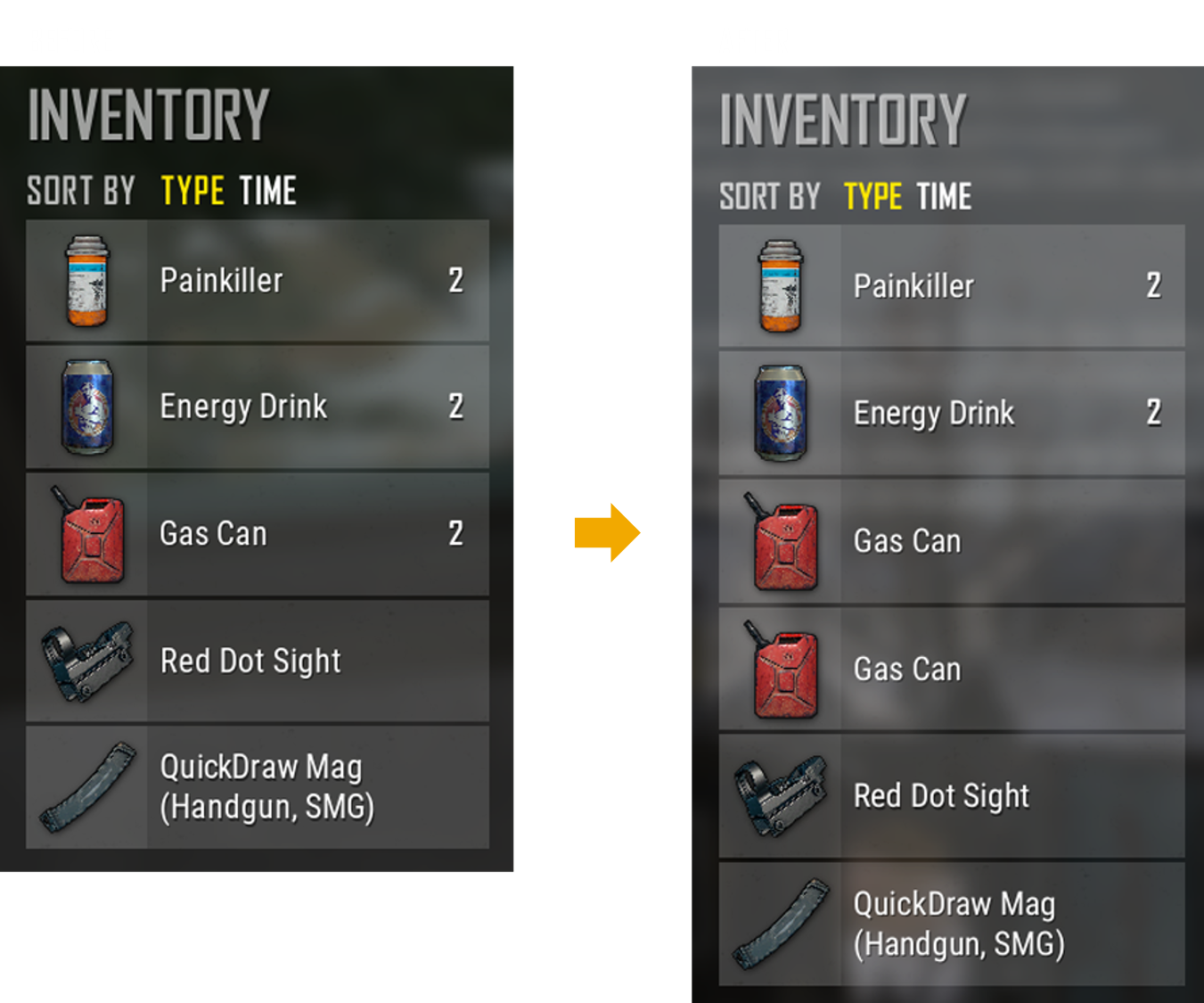
Task: Click QuickDraw Mag in the five-item inventory
Action: pyautogui.click(x=258, y=787)
